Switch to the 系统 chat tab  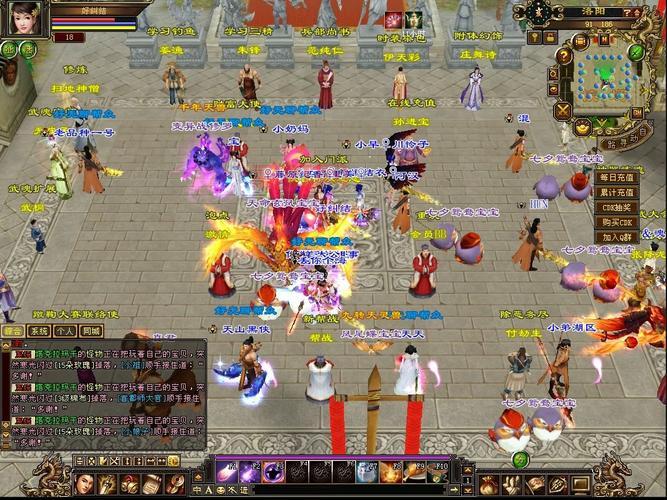pyautogui.click(x=39, y=330)
